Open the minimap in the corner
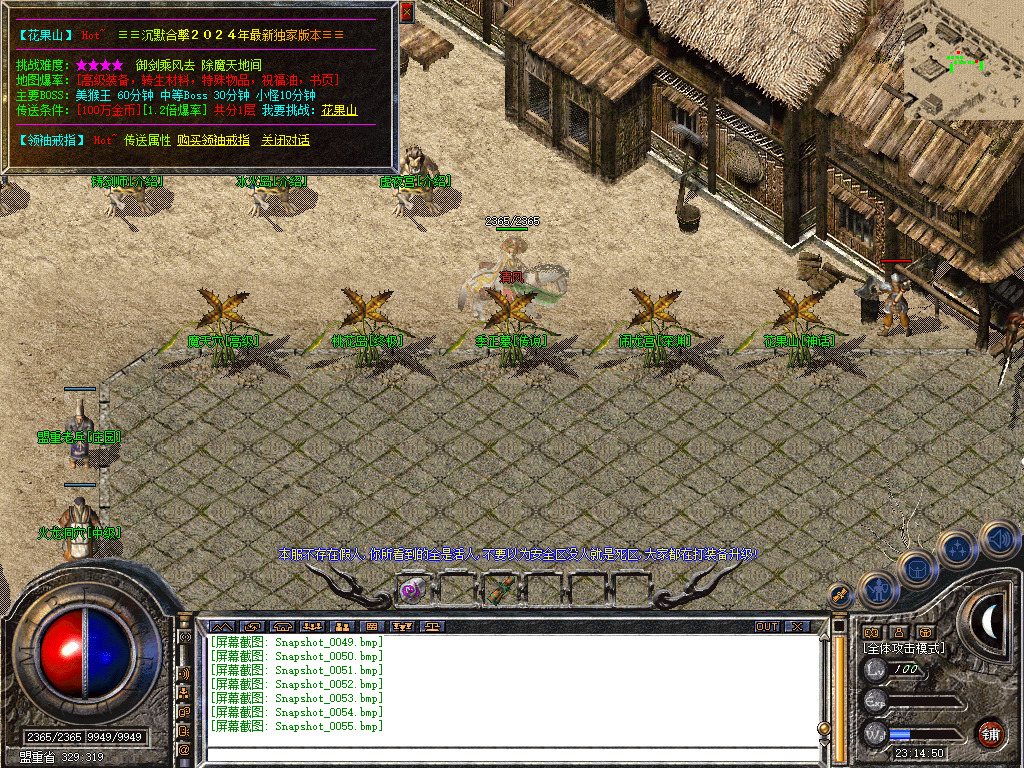This screenshot has height=768, width=1024. (x=963, y=60)
